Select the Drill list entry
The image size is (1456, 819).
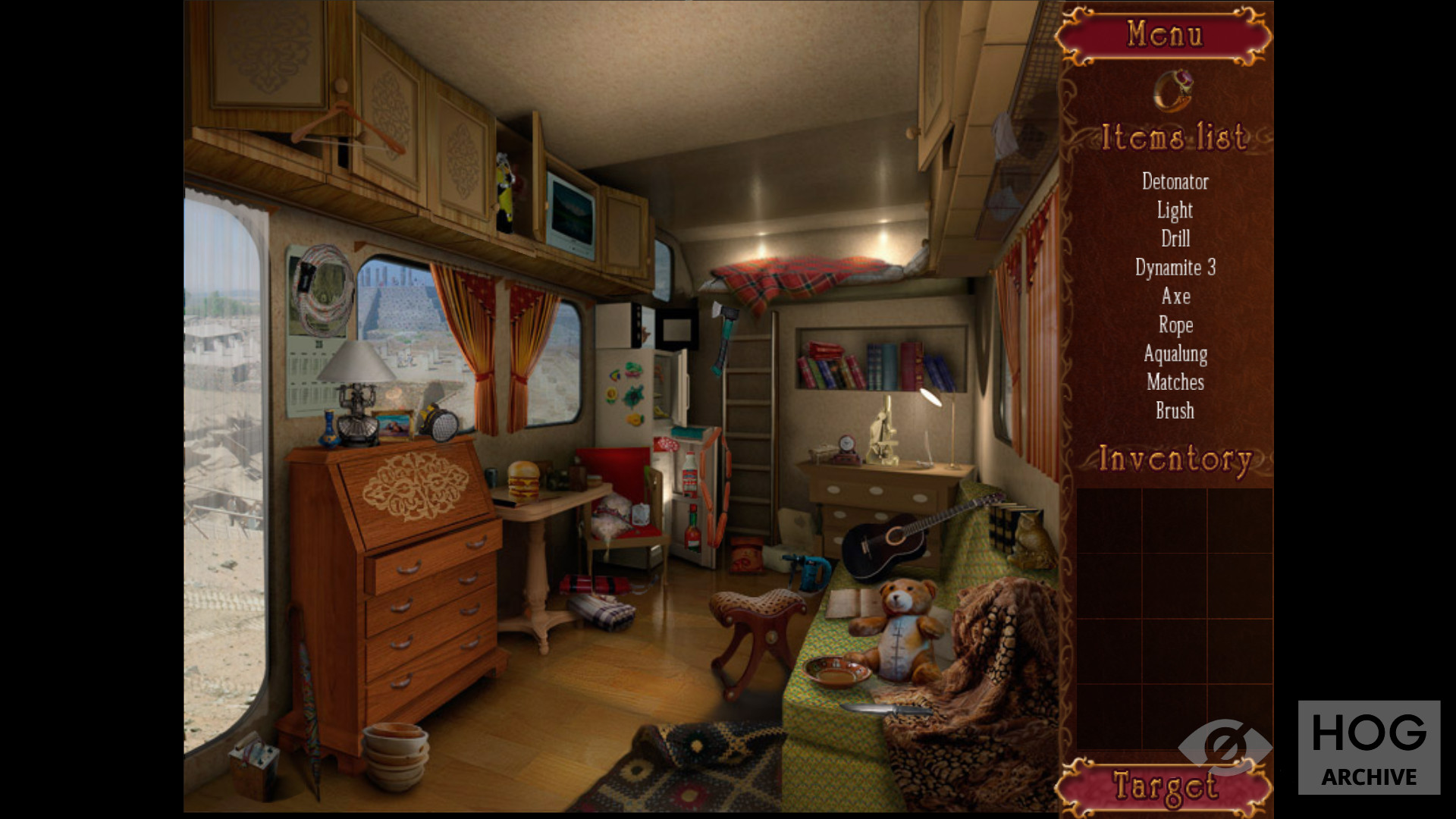click(1175, 239)
